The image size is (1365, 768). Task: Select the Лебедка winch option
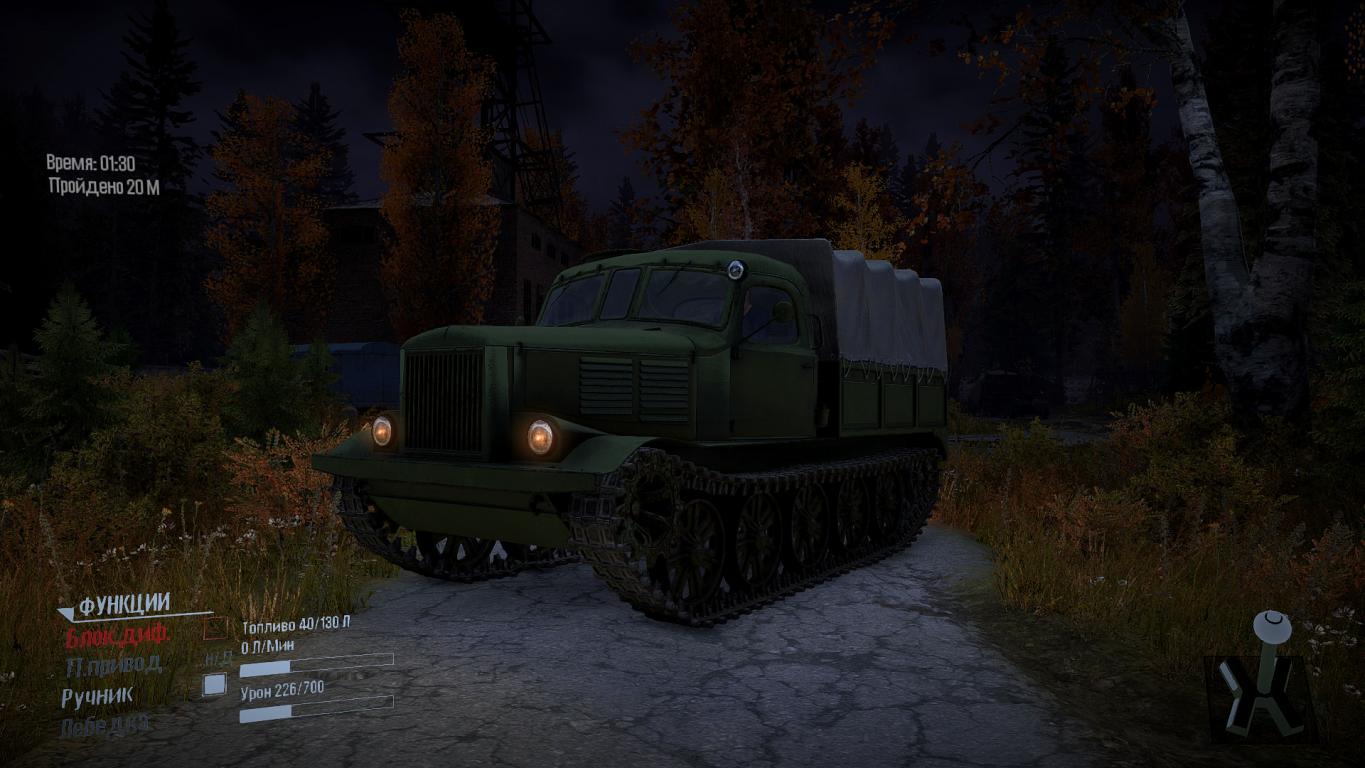106,726
